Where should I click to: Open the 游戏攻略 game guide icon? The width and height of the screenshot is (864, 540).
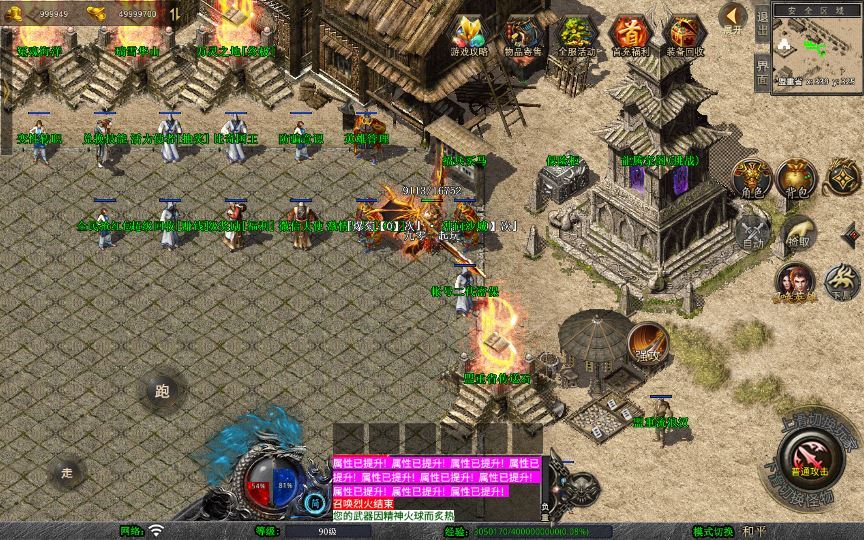coord(470,36)
